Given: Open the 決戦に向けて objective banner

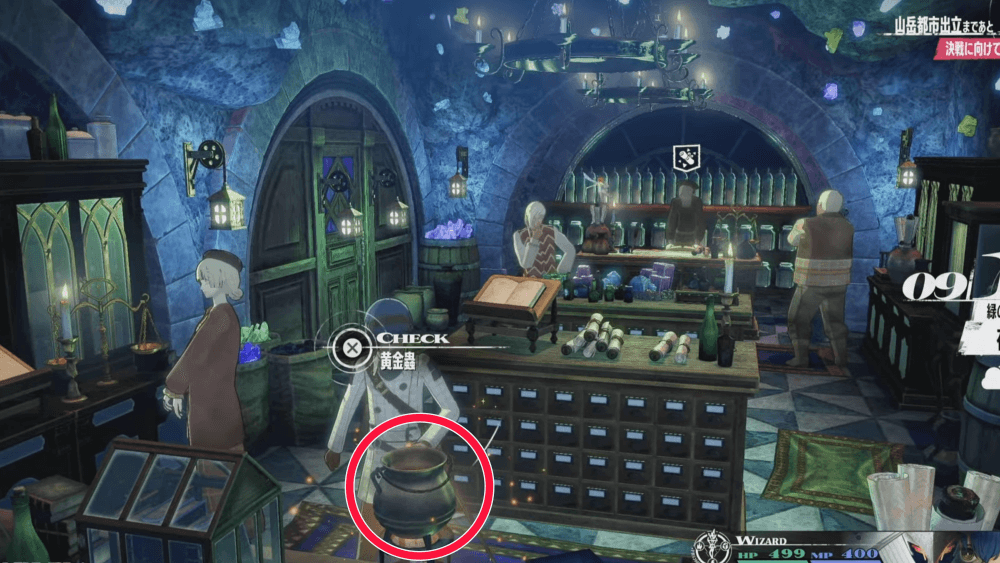Looking at the screenshot, I should click(968, 48).
